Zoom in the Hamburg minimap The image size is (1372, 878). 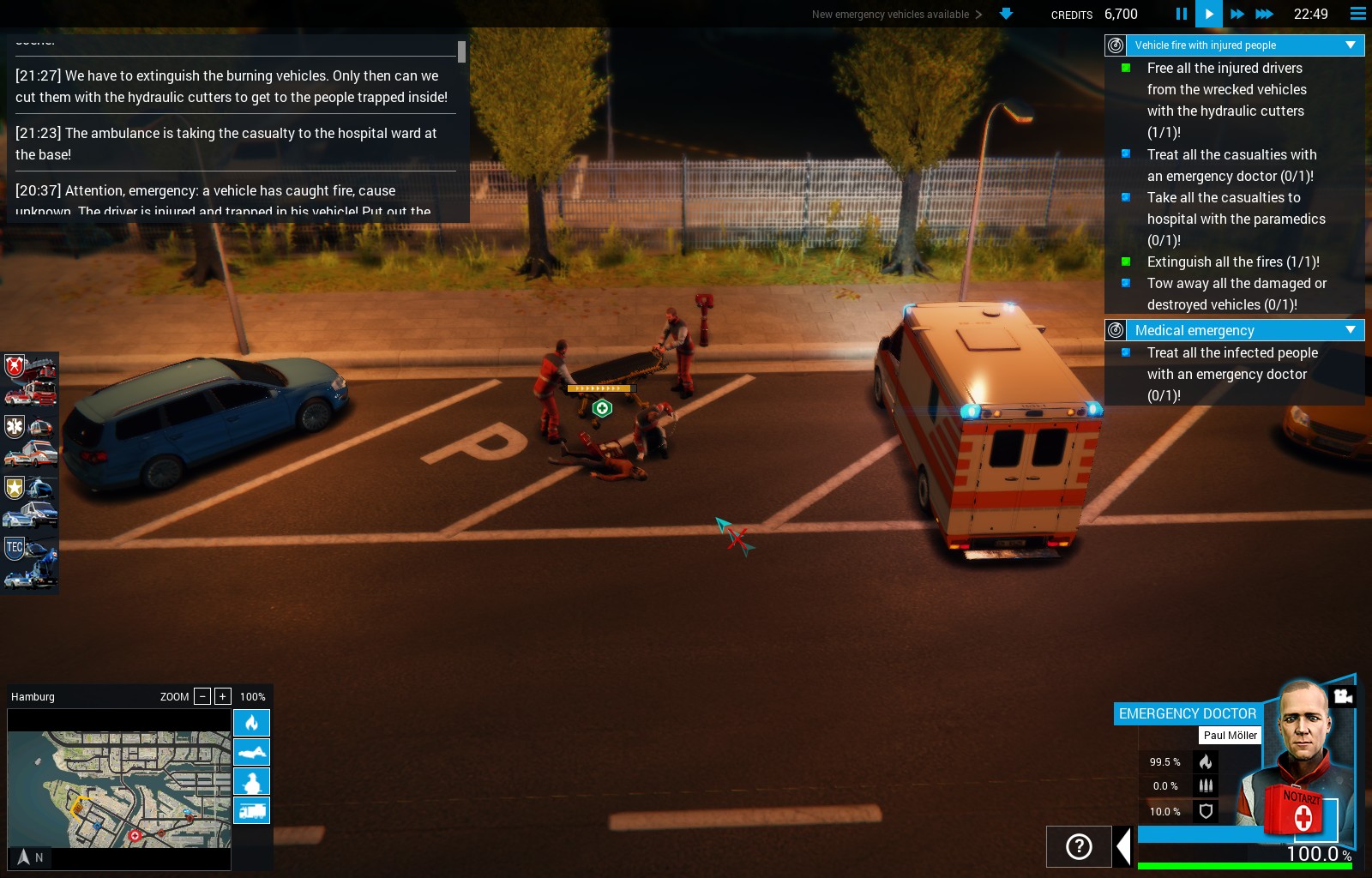[223, 696]
